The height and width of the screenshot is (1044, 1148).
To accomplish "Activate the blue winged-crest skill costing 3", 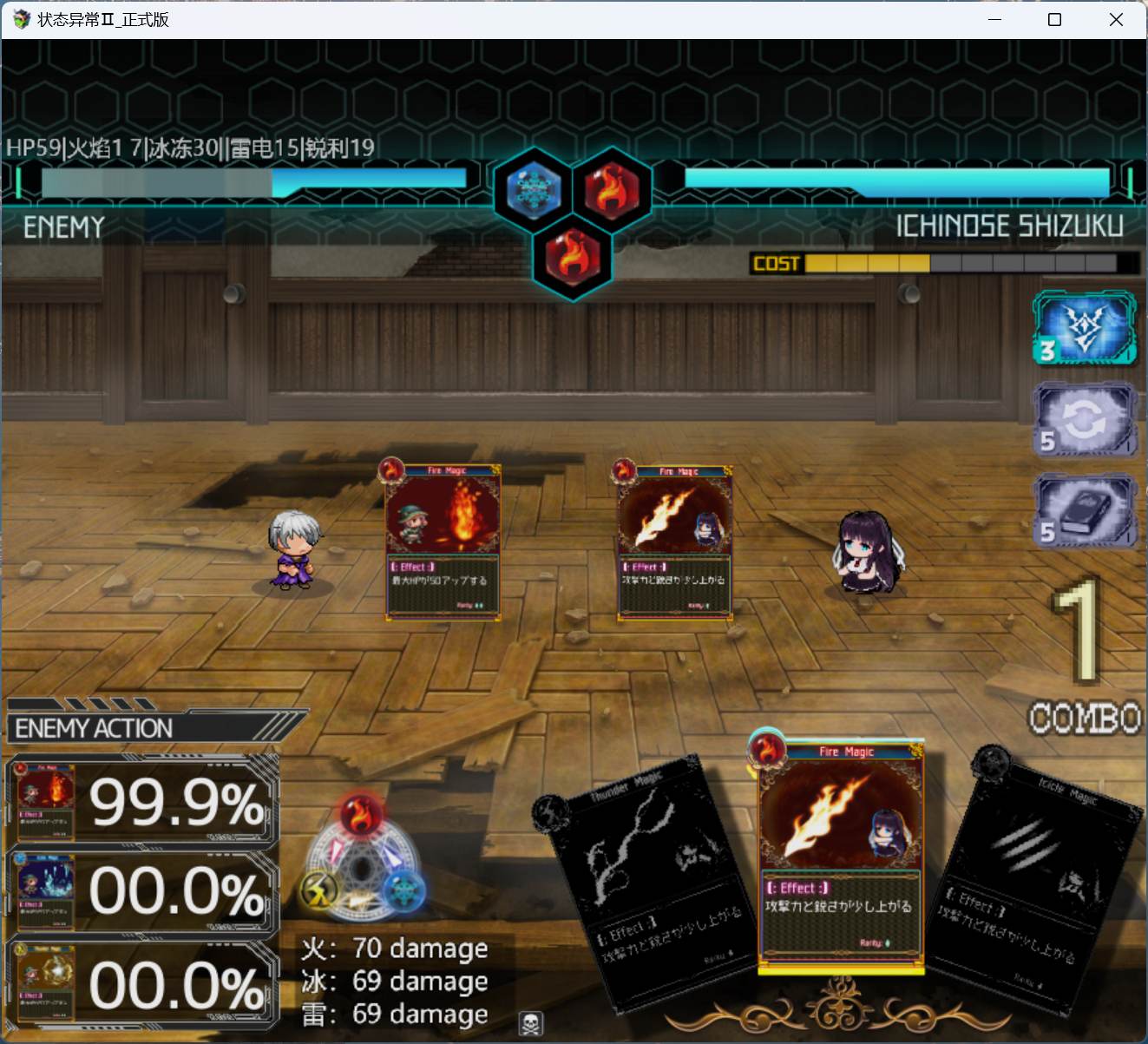I will click(x=1084, y=328).
